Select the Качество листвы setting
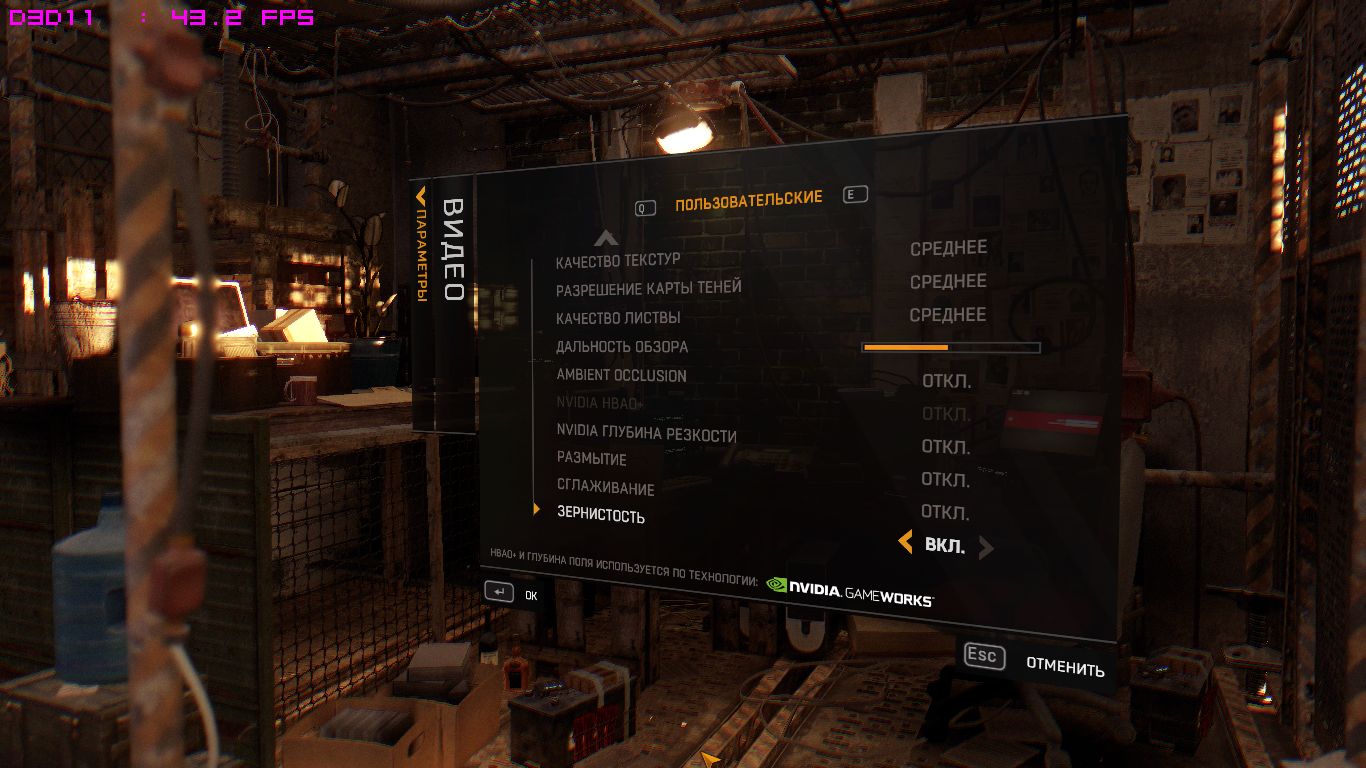Viewport: 1366px width, 768px height. (x=618, y=318)
